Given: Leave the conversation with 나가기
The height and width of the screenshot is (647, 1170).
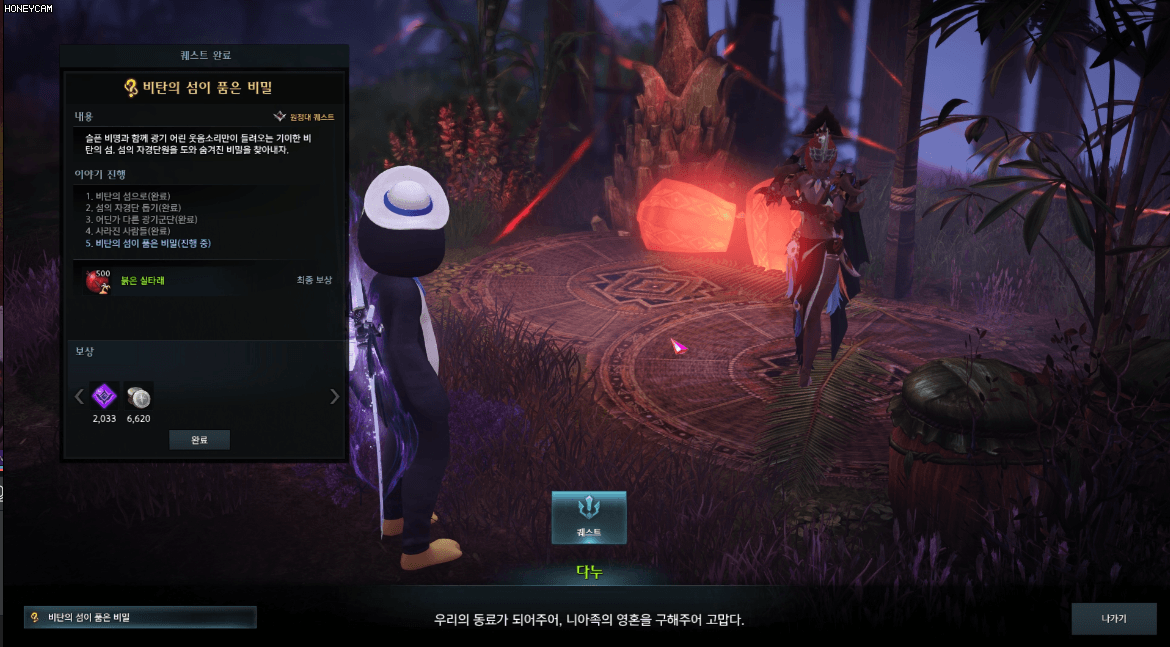Looking at the screenshot, I should point(1113,619).
